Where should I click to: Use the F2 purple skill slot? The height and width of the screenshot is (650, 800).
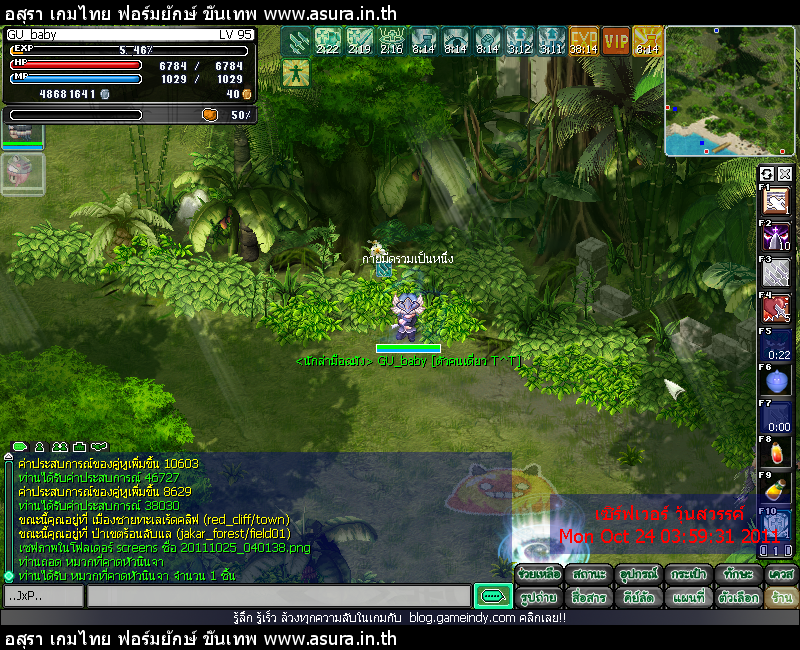coord(777,239)
